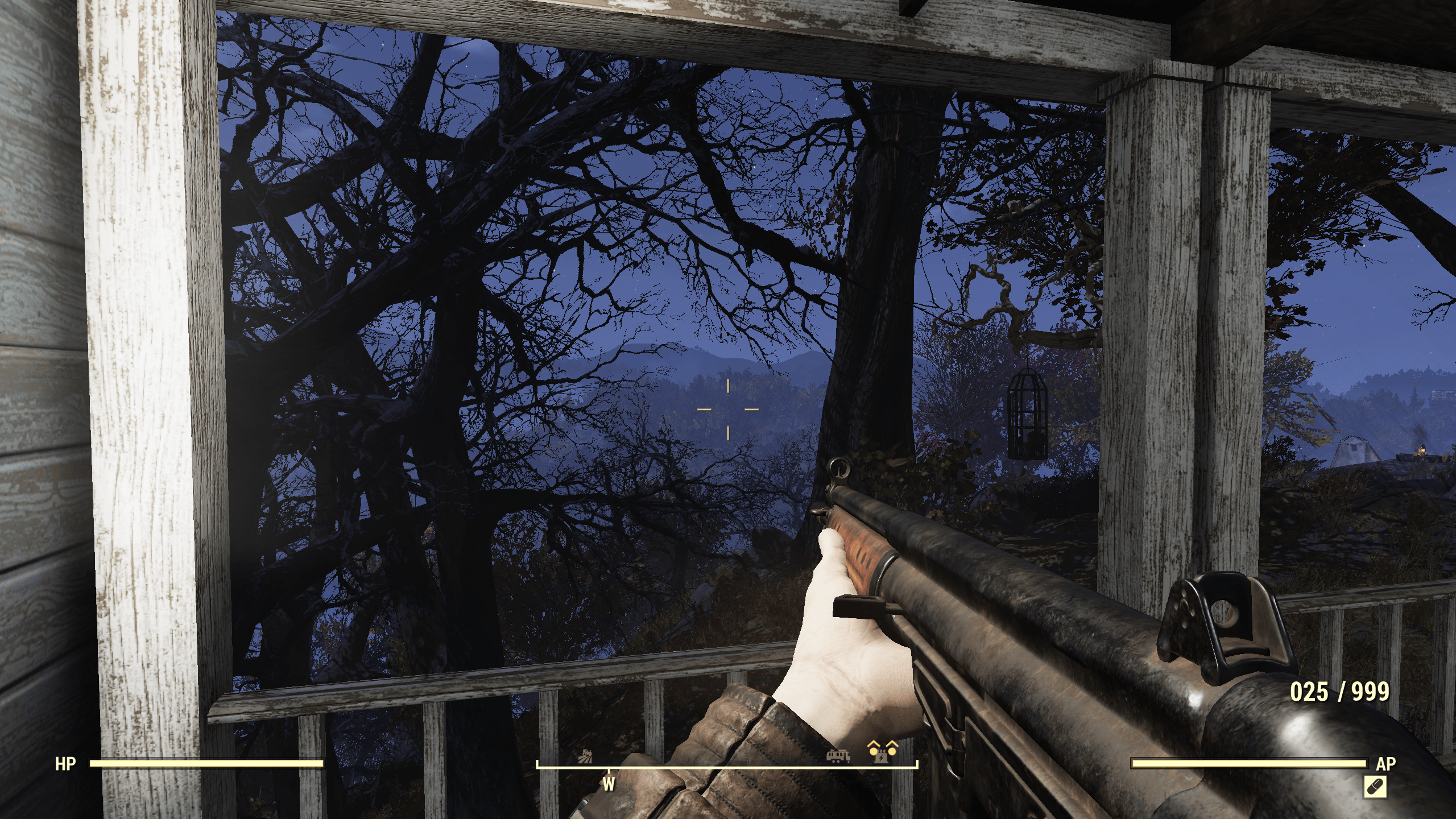Click the train station compass marker

[838, 756]
